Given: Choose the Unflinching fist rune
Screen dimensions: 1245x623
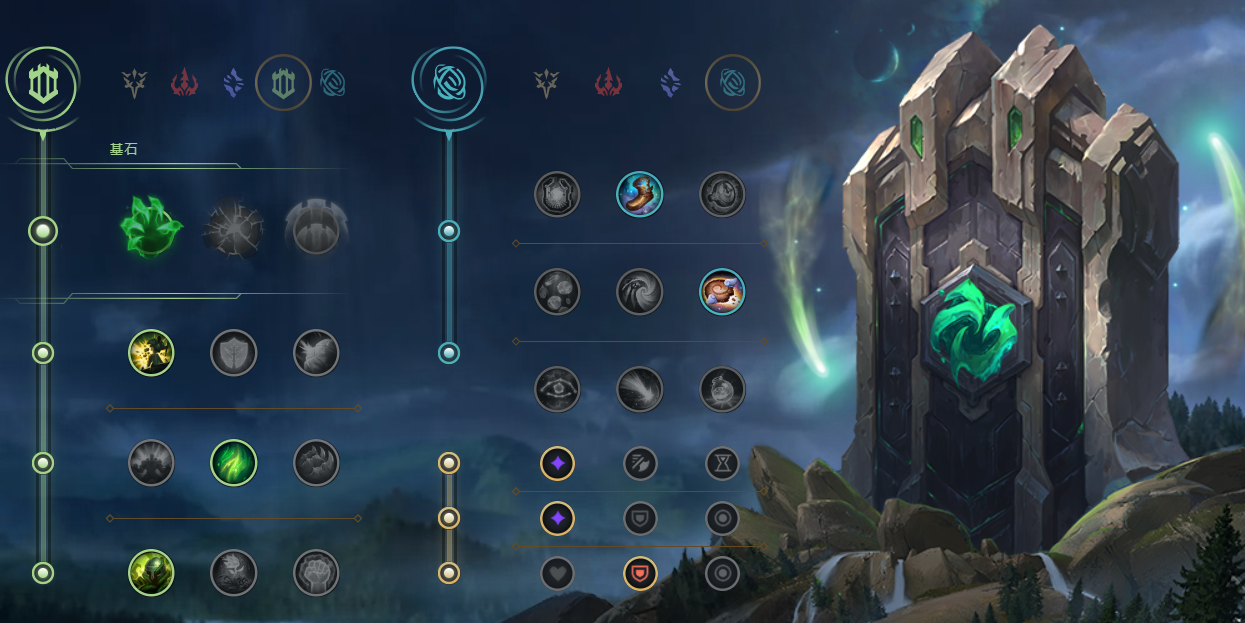Looking at the screenshot, I should tap(316, 573).
